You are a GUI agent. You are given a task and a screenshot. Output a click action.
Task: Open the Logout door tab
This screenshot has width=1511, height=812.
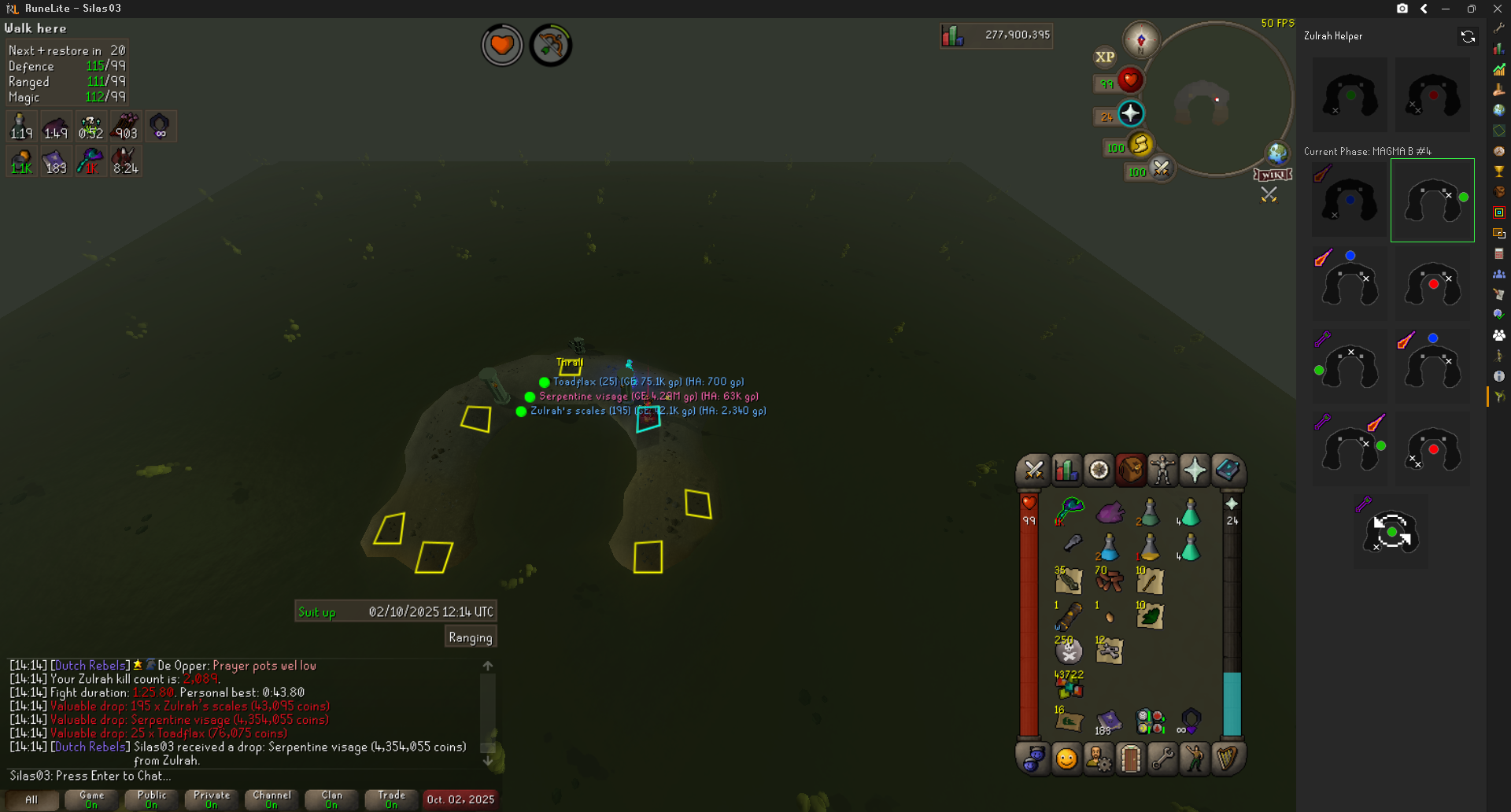(1130, 759)
